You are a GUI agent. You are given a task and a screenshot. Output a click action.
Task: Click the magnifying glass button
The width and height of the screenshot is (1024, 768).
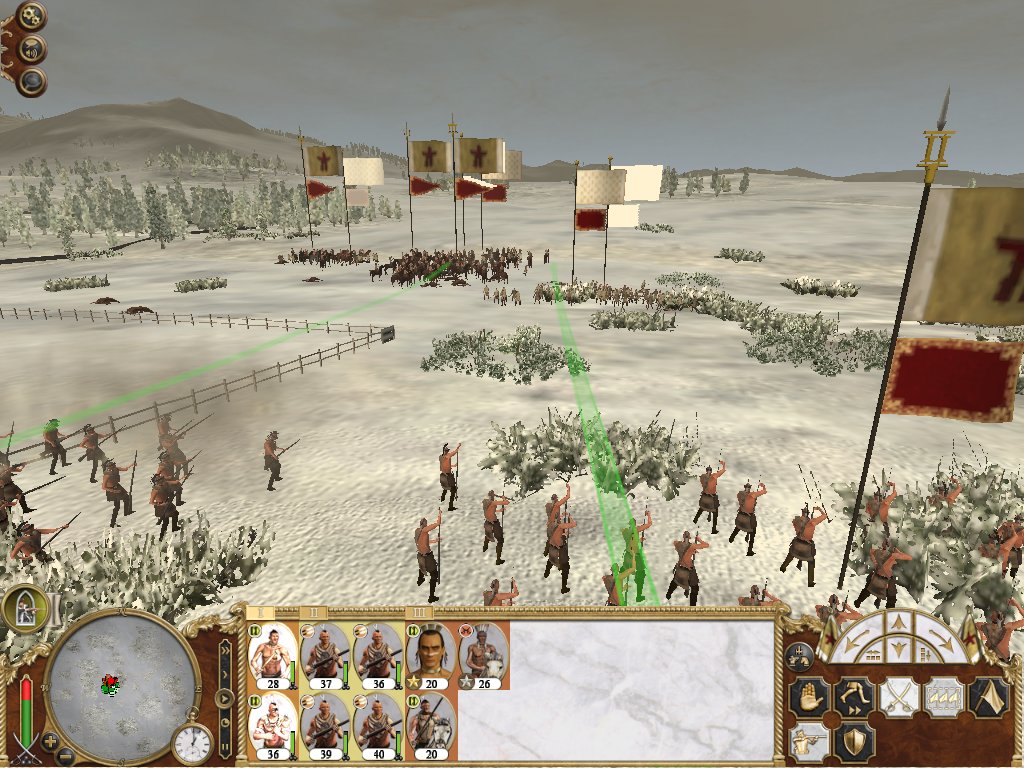coord(31,81)
